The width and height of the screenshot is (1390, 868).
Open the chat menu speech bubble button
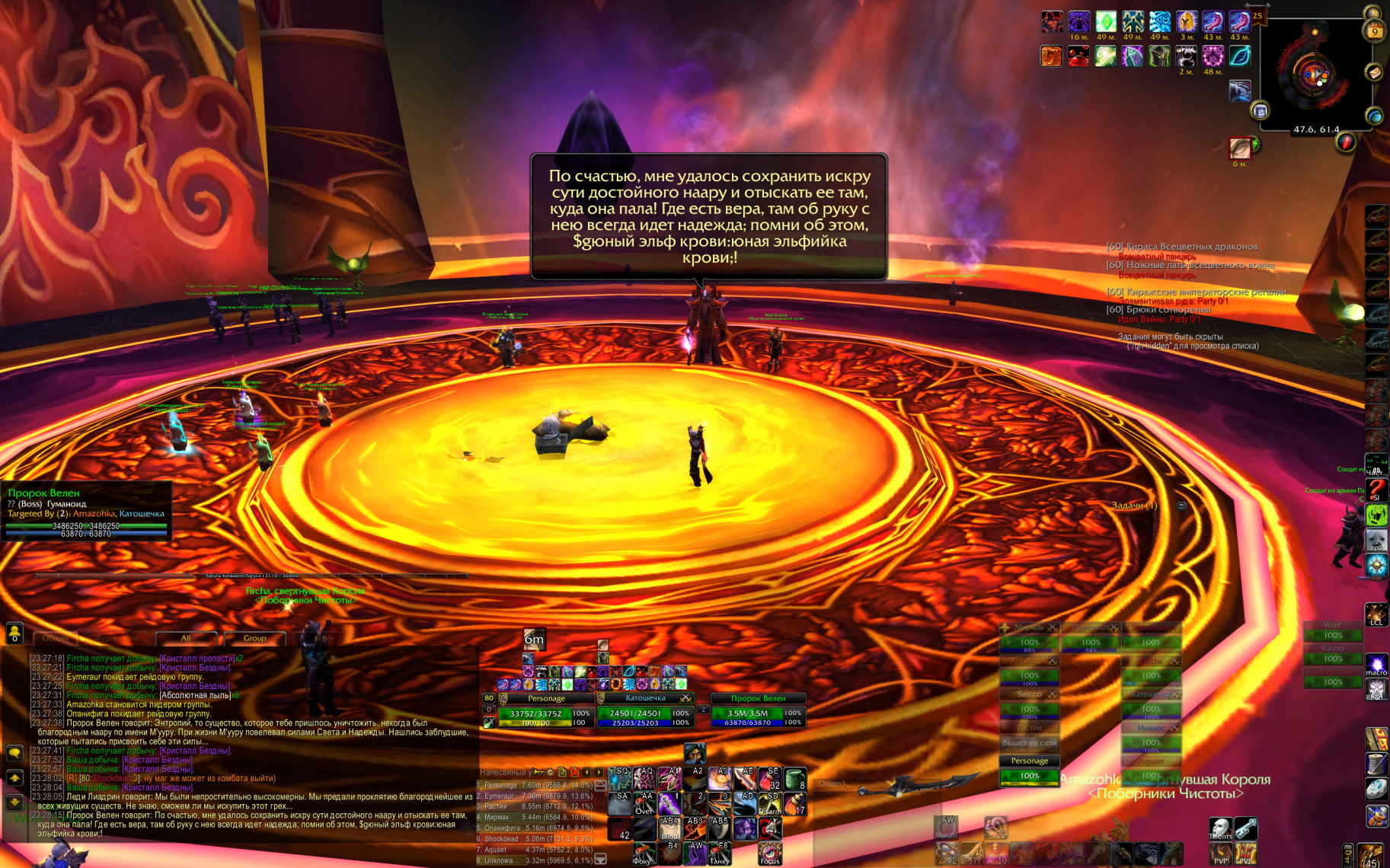point(14,753)
